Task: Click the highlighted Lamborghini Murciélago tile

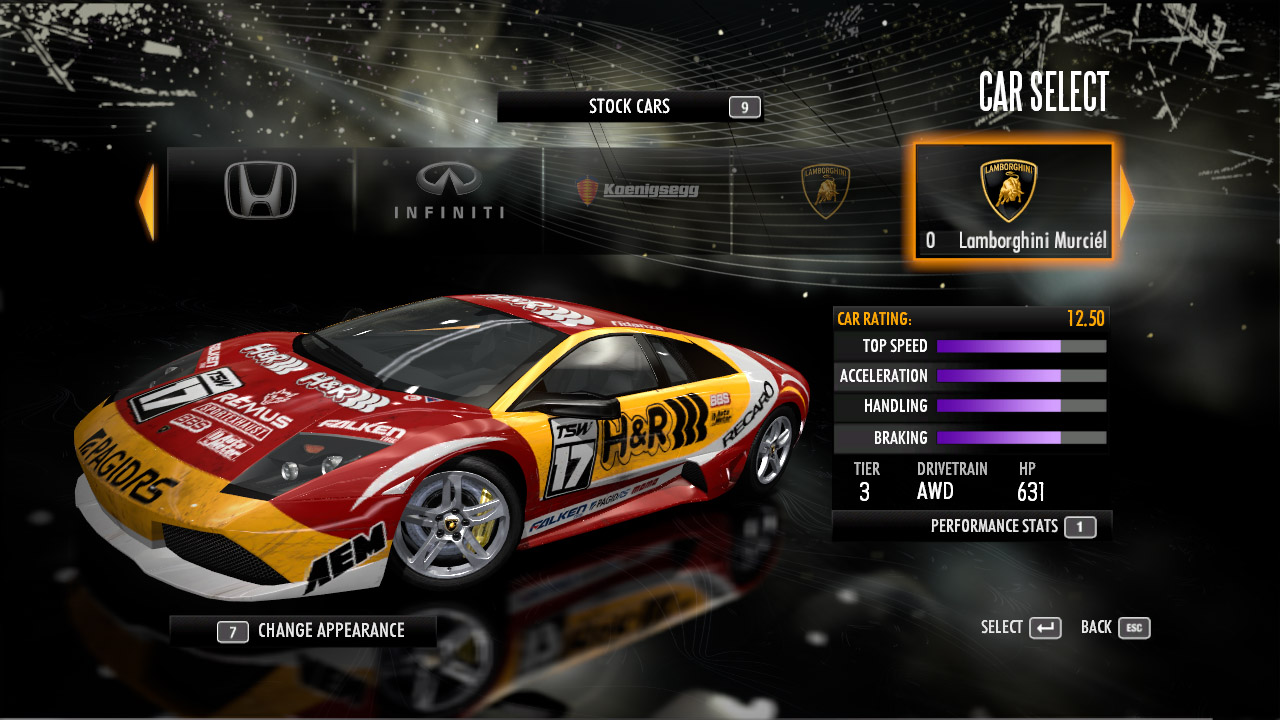Action: point(1013,200)
